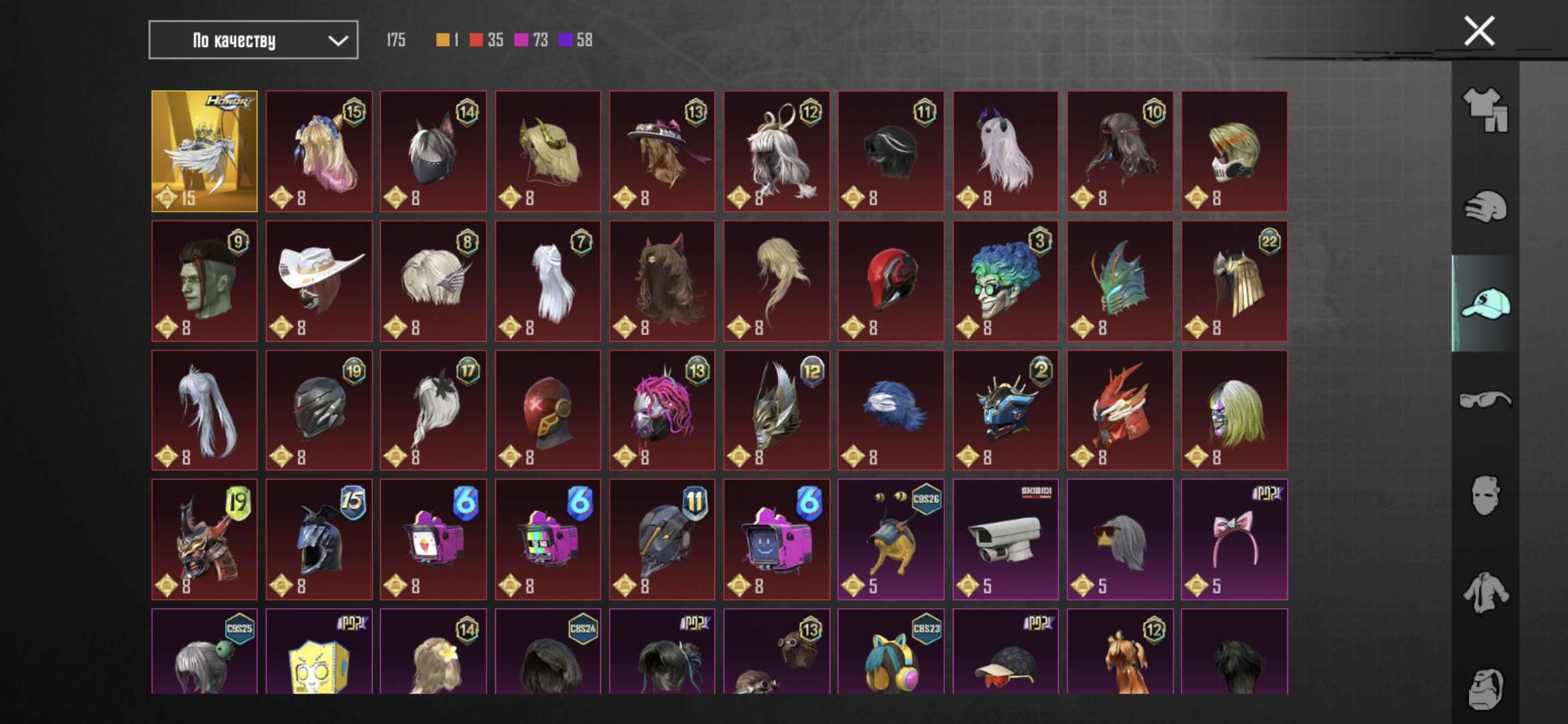Screen dimensions: 1568x724
Task: Pick the blue spiky hair item
Action: coord(891,410)
